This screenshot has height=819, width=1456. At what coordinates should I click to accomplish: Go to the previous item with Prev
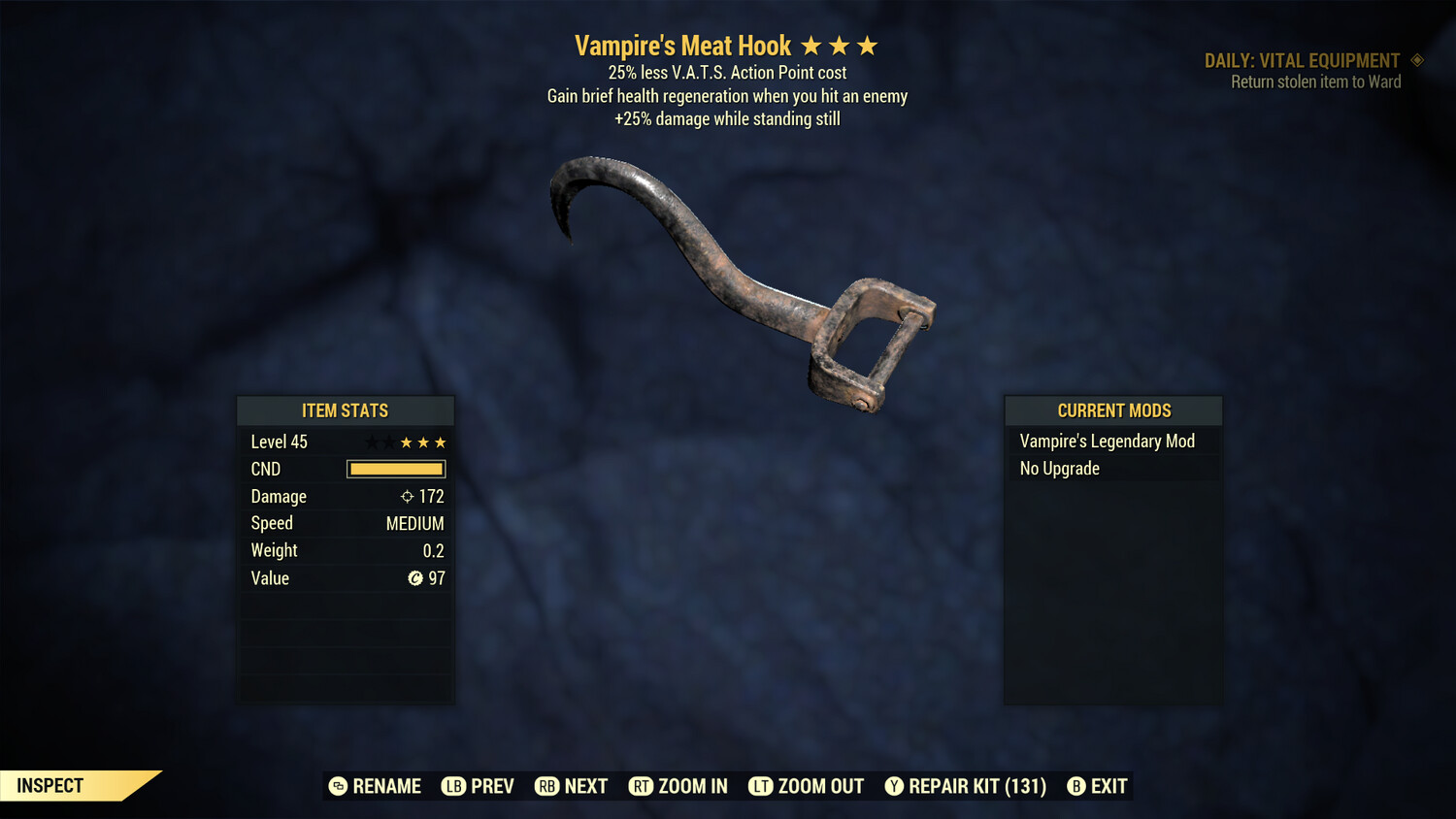point(478,786)
